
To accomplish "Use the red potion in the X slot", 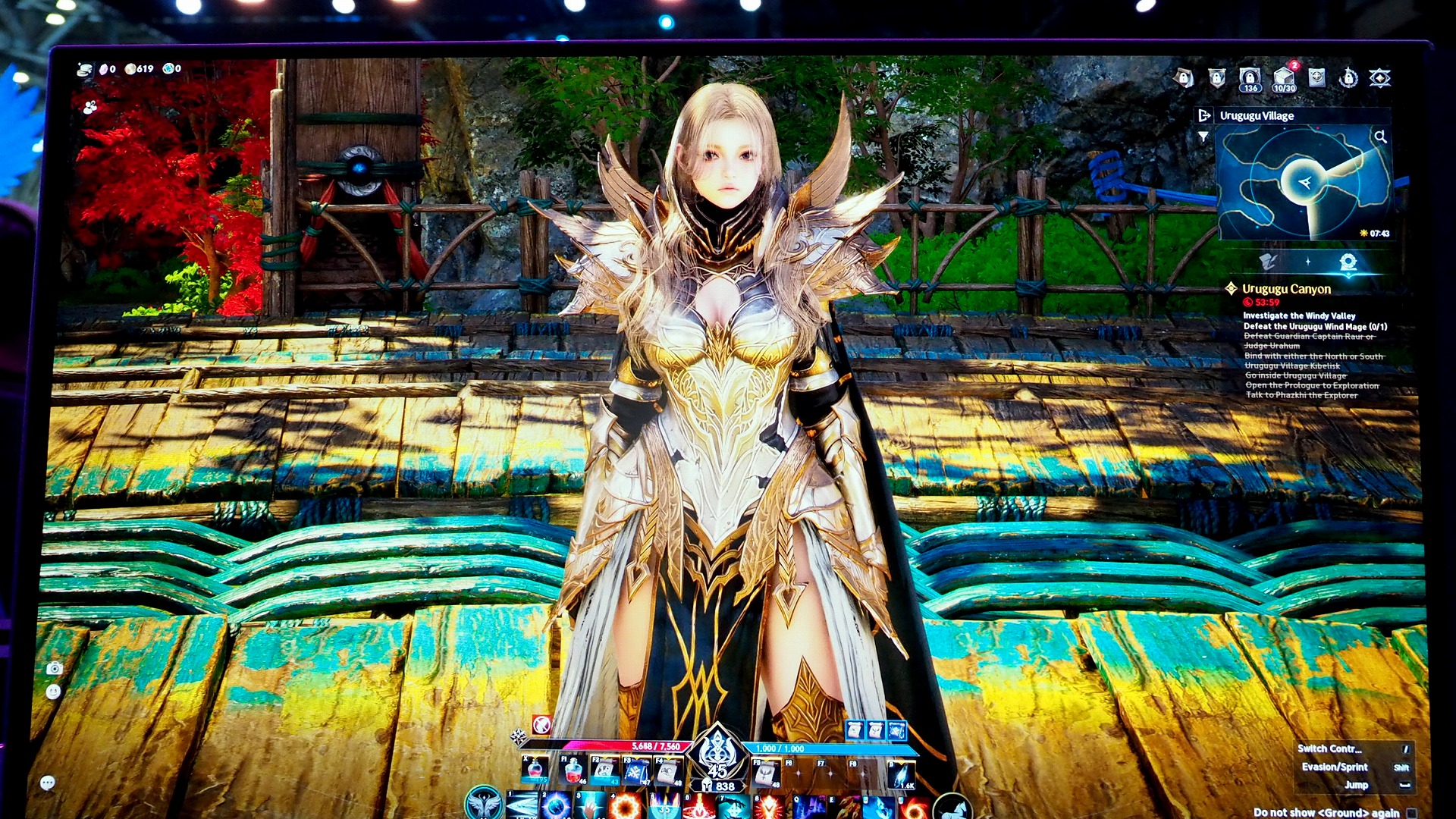I will click(x=535, y=770).
